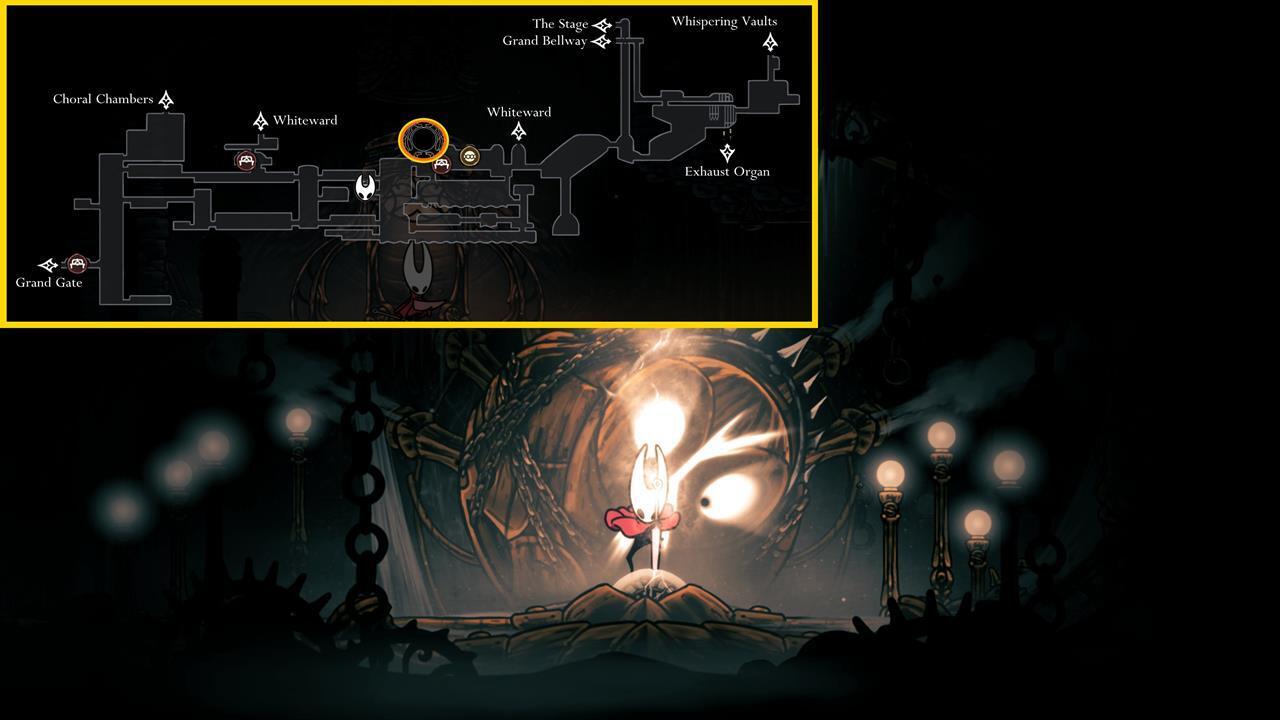Image resolution: width=1280 pixels, height=720 pixels.
Task: Click the Whispering Vaults label
Action: click(x=724, y=21)
